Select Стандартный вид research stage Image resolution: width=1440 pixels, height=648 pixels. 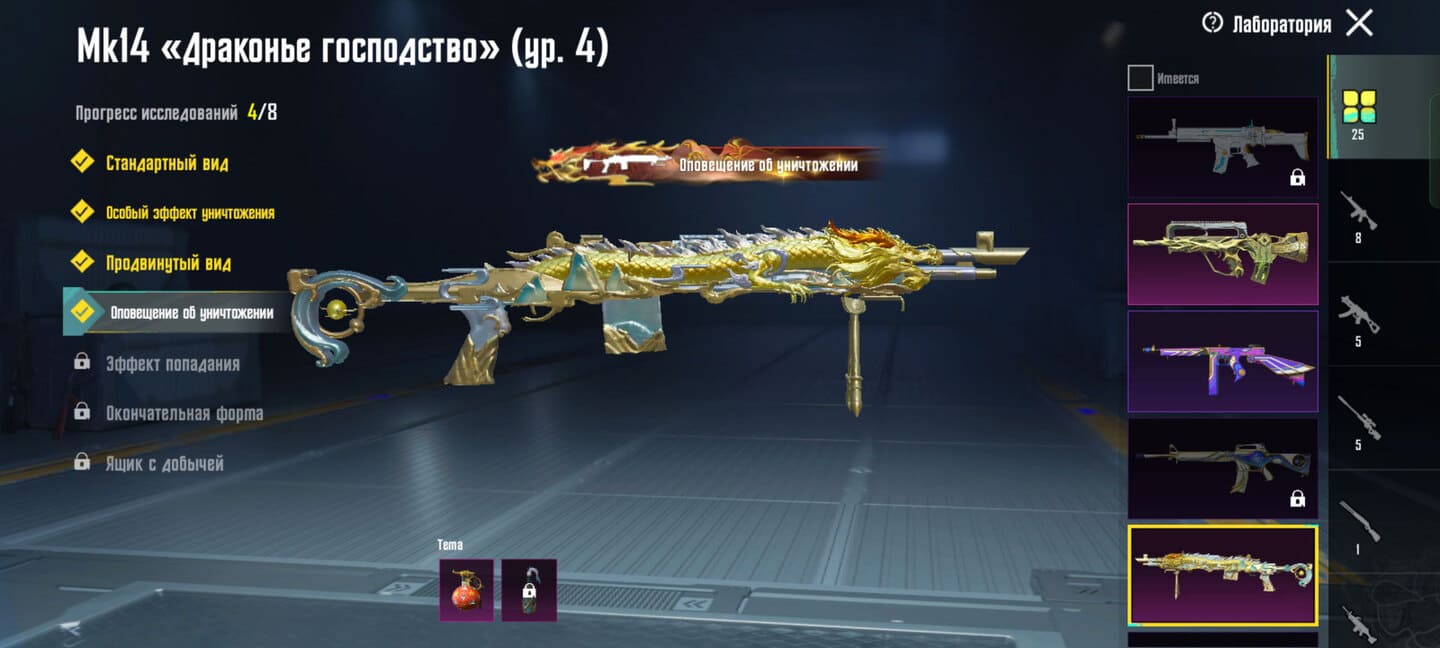coord(166,163)
